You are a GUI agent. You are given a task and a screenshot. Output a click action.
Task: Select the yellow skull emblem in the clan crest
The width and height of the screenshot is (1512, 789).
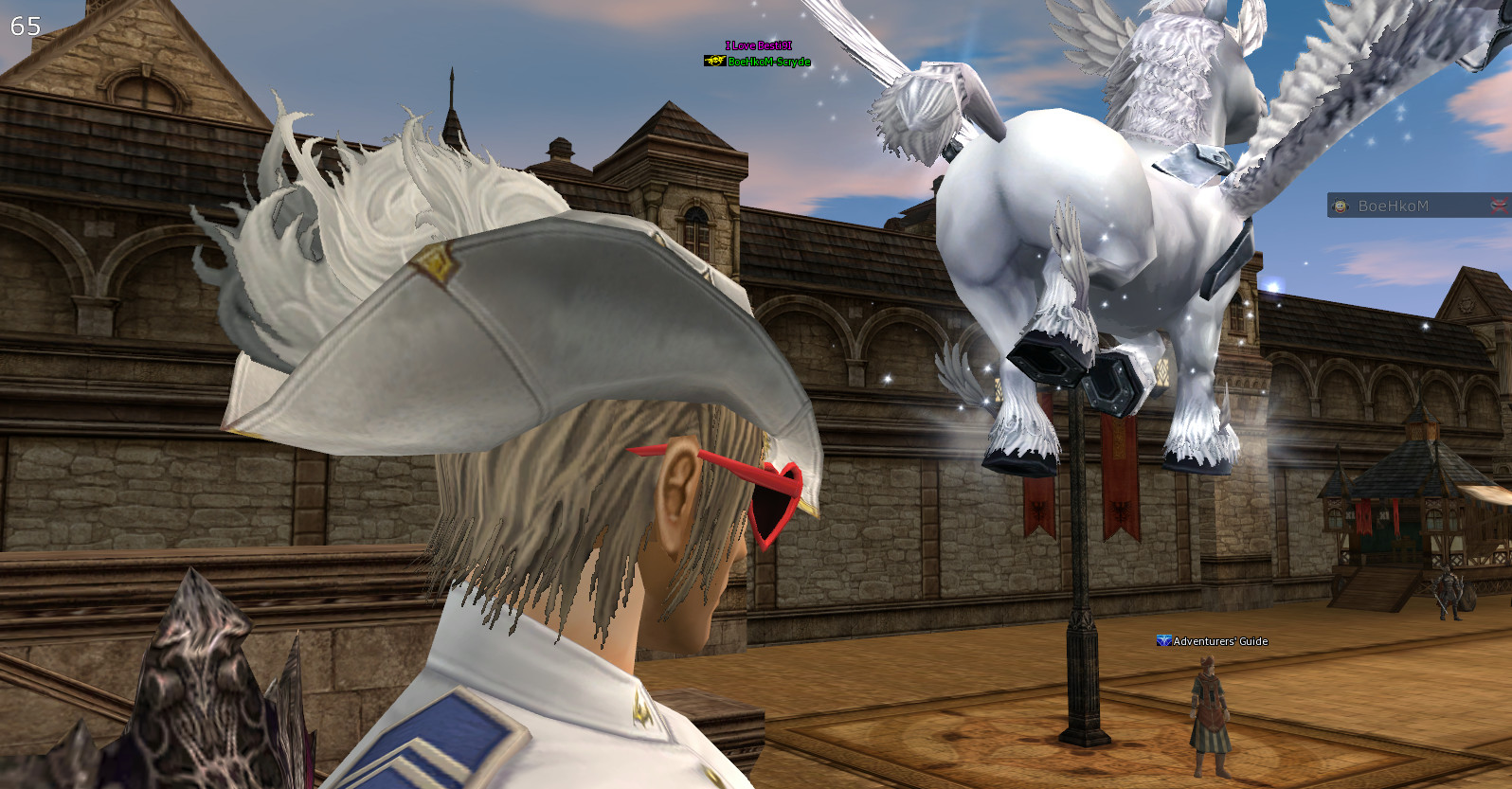click(x=718, y=60)
